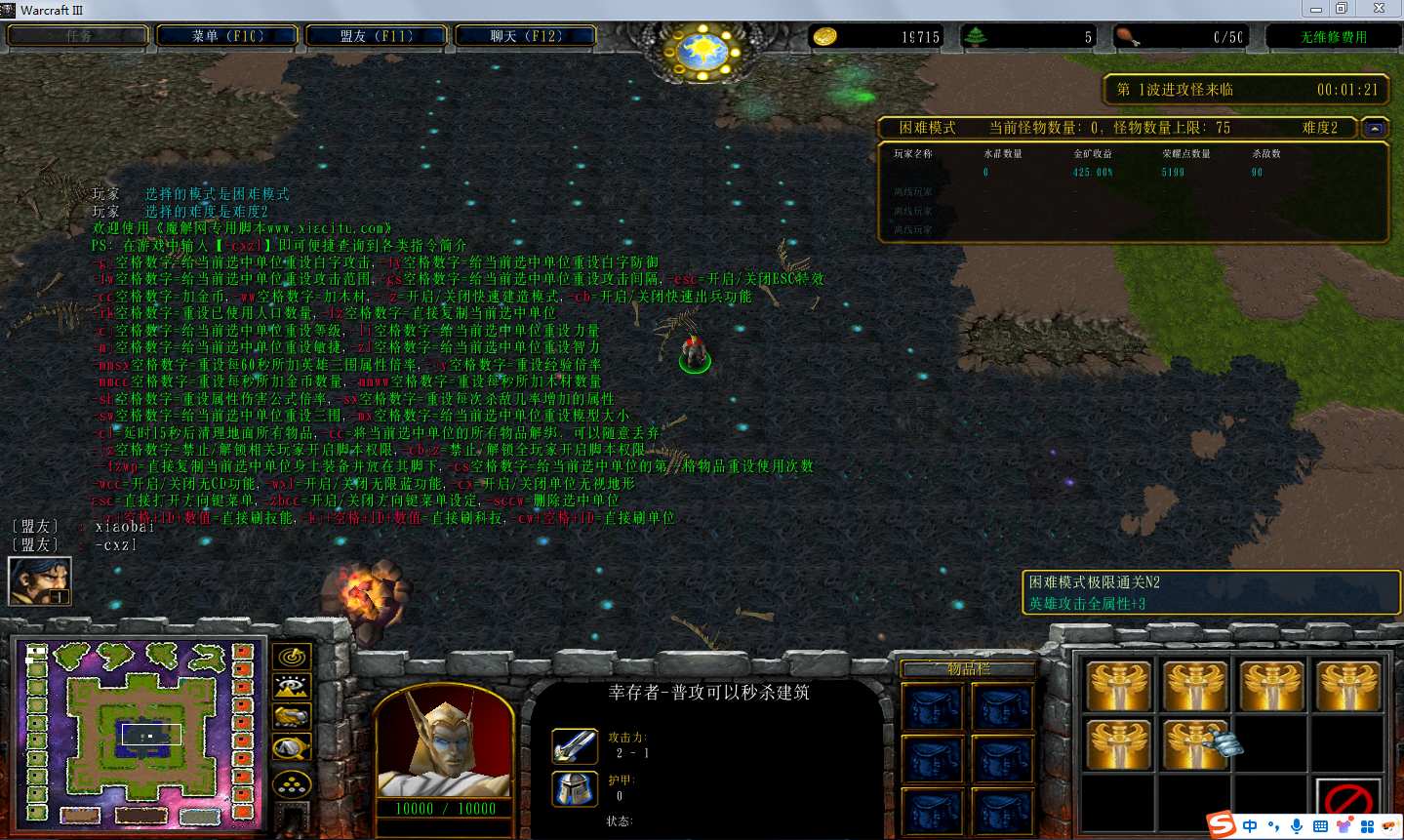Toggle formation movement dots button
Screen dimensions: 1404x840
click(x=292, y=783)
